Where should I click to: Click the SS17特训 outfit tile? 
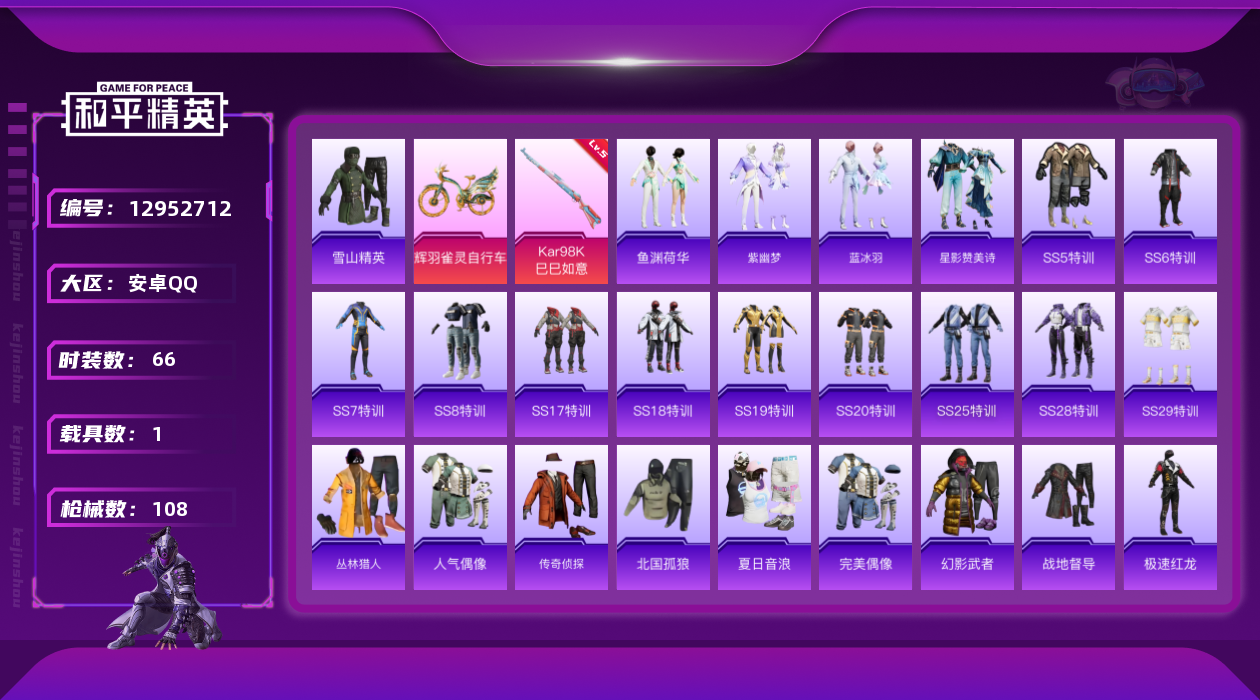click(561, 364)
